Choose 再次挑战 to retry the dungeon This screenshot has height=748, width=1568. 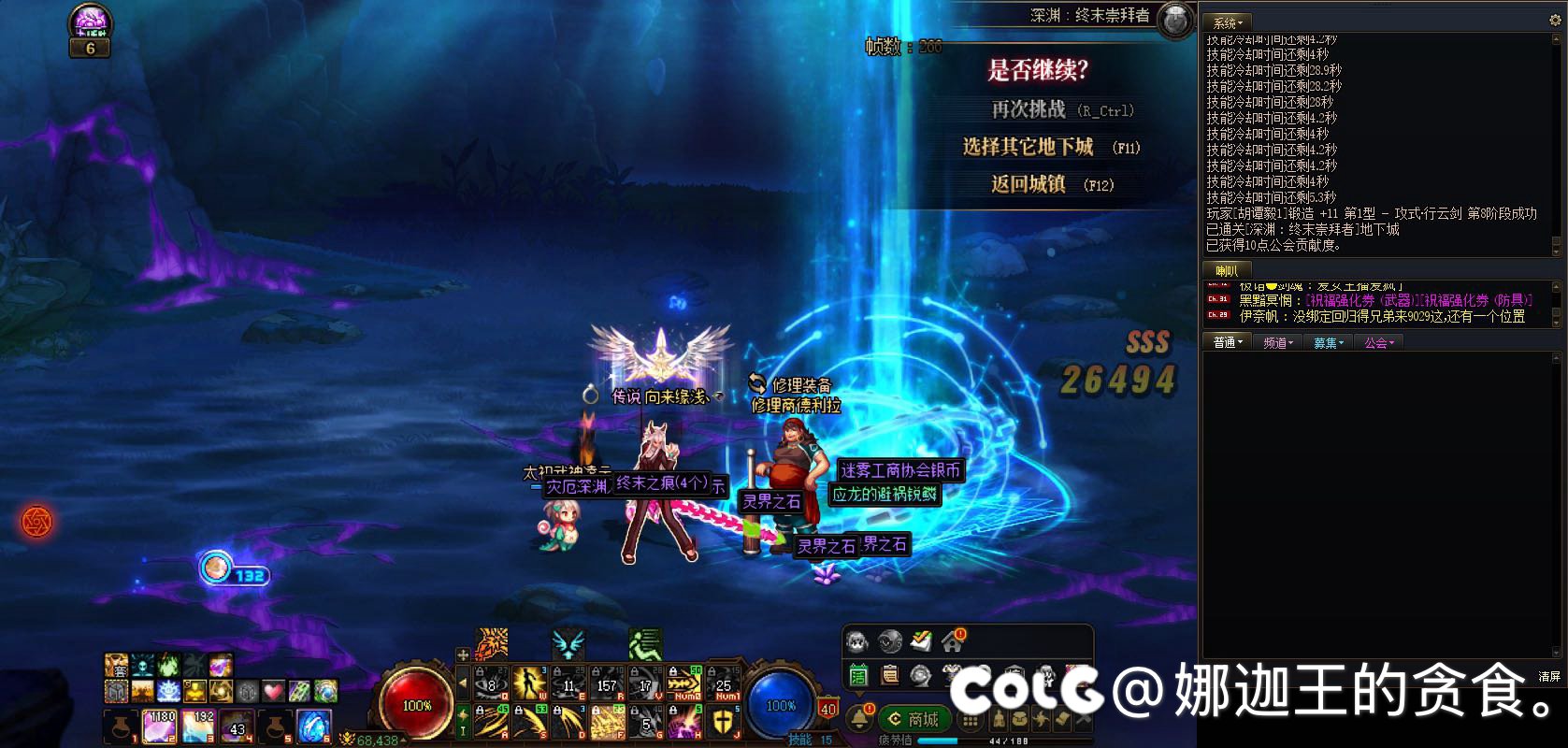[x=1029, y=110]
